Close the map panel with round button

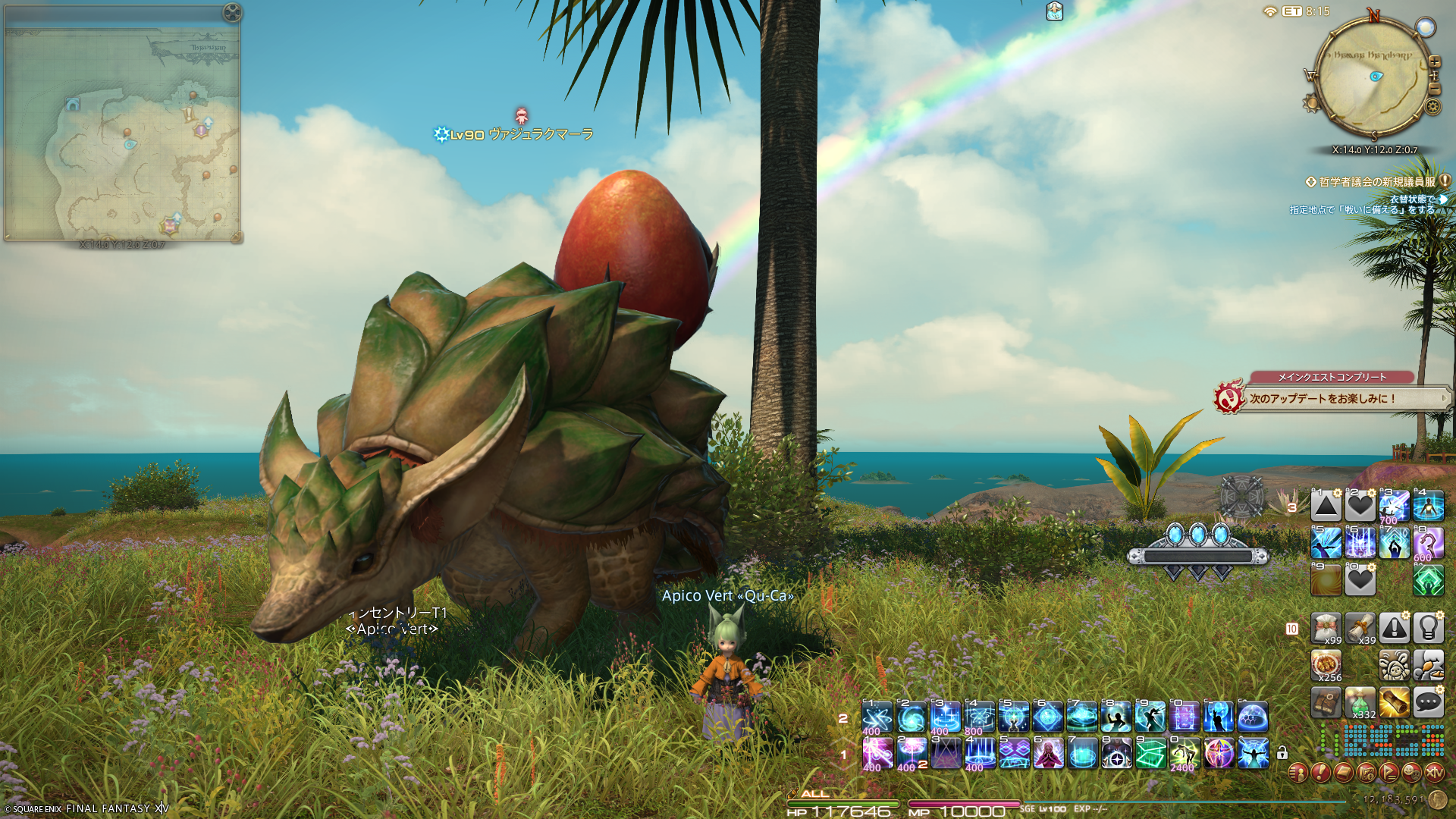click(x=232, y=12)
